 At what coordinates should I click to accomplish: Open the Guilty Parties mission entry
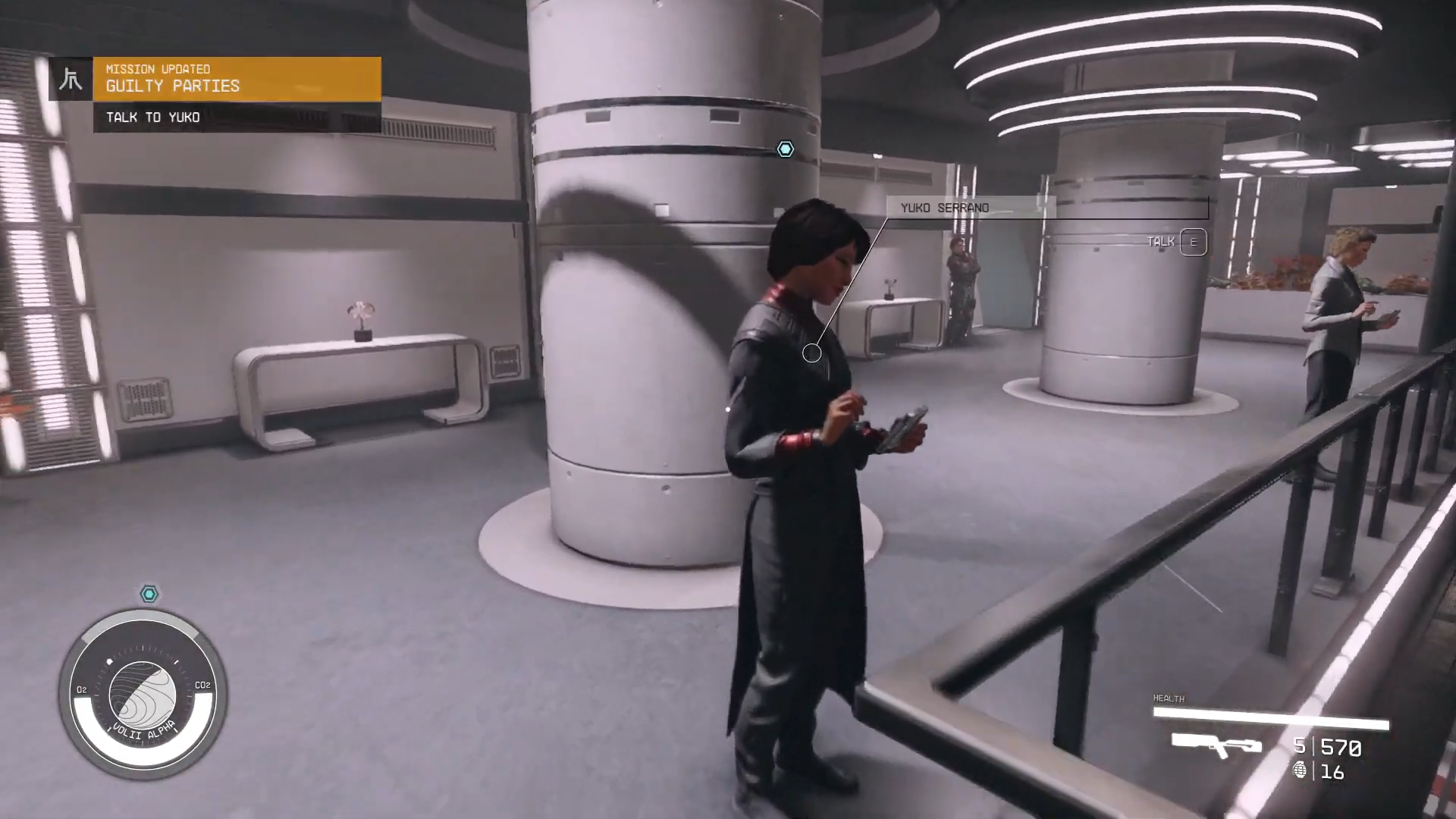point(173,86)
